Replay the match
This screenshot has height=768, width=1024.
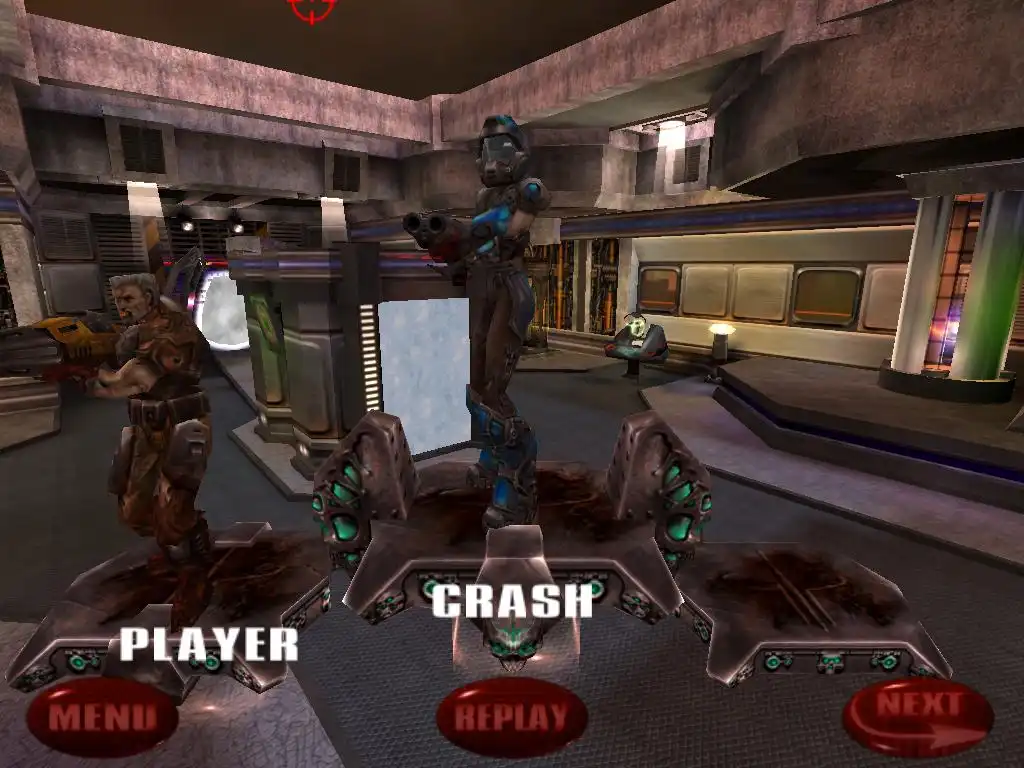511,716
